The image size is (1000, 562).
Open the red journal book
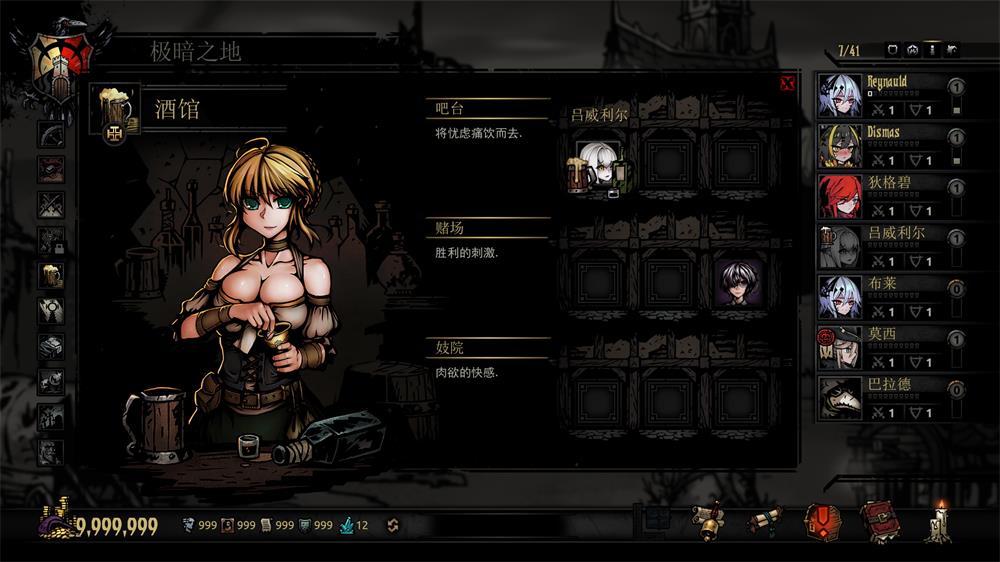[879, 521]
